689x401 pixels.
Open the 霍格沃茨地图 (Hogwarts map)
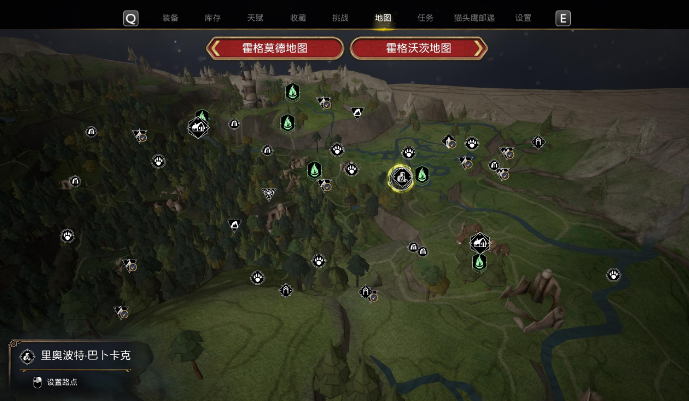click(418, 48)
